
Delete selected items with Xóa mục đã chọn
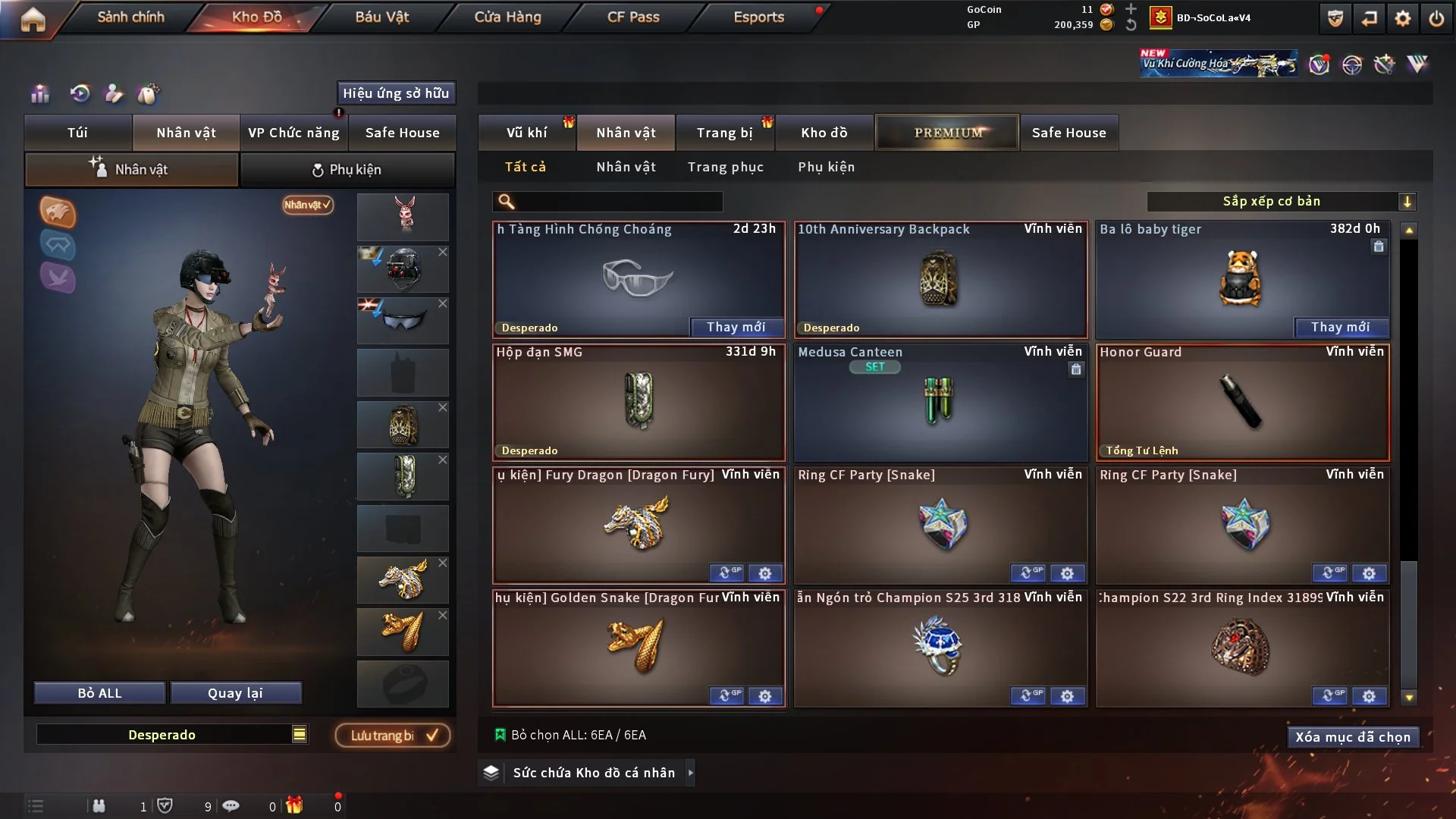pyautogui.click(x=1353, y=737)
